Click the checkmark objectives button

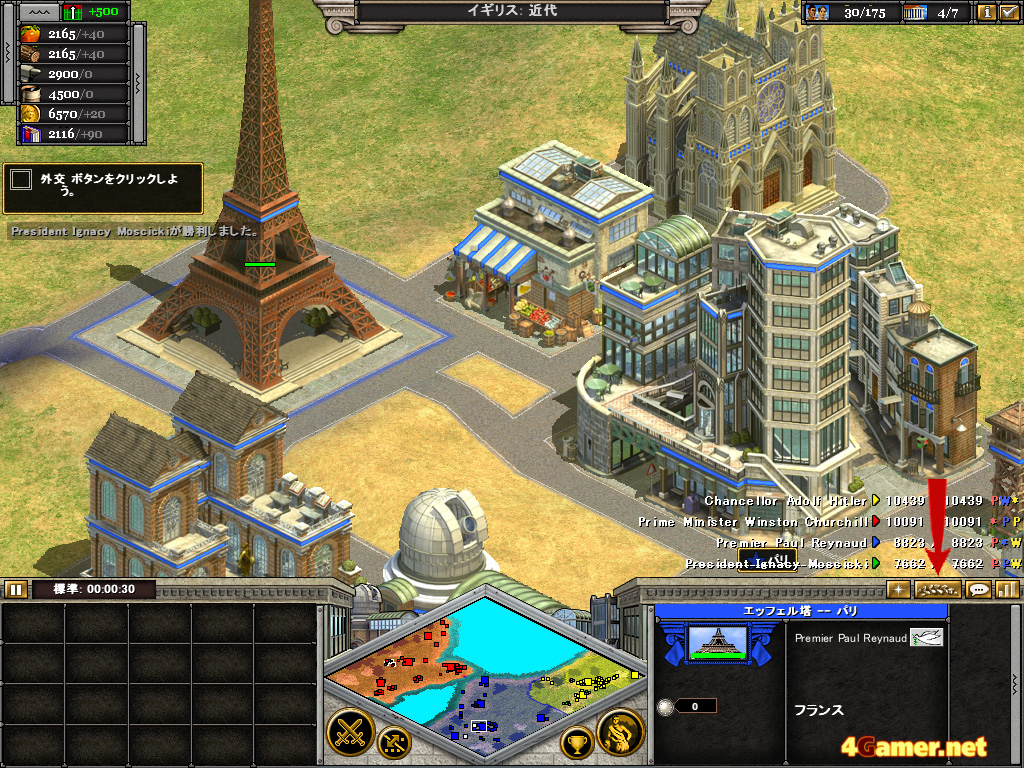(1009, 13)
